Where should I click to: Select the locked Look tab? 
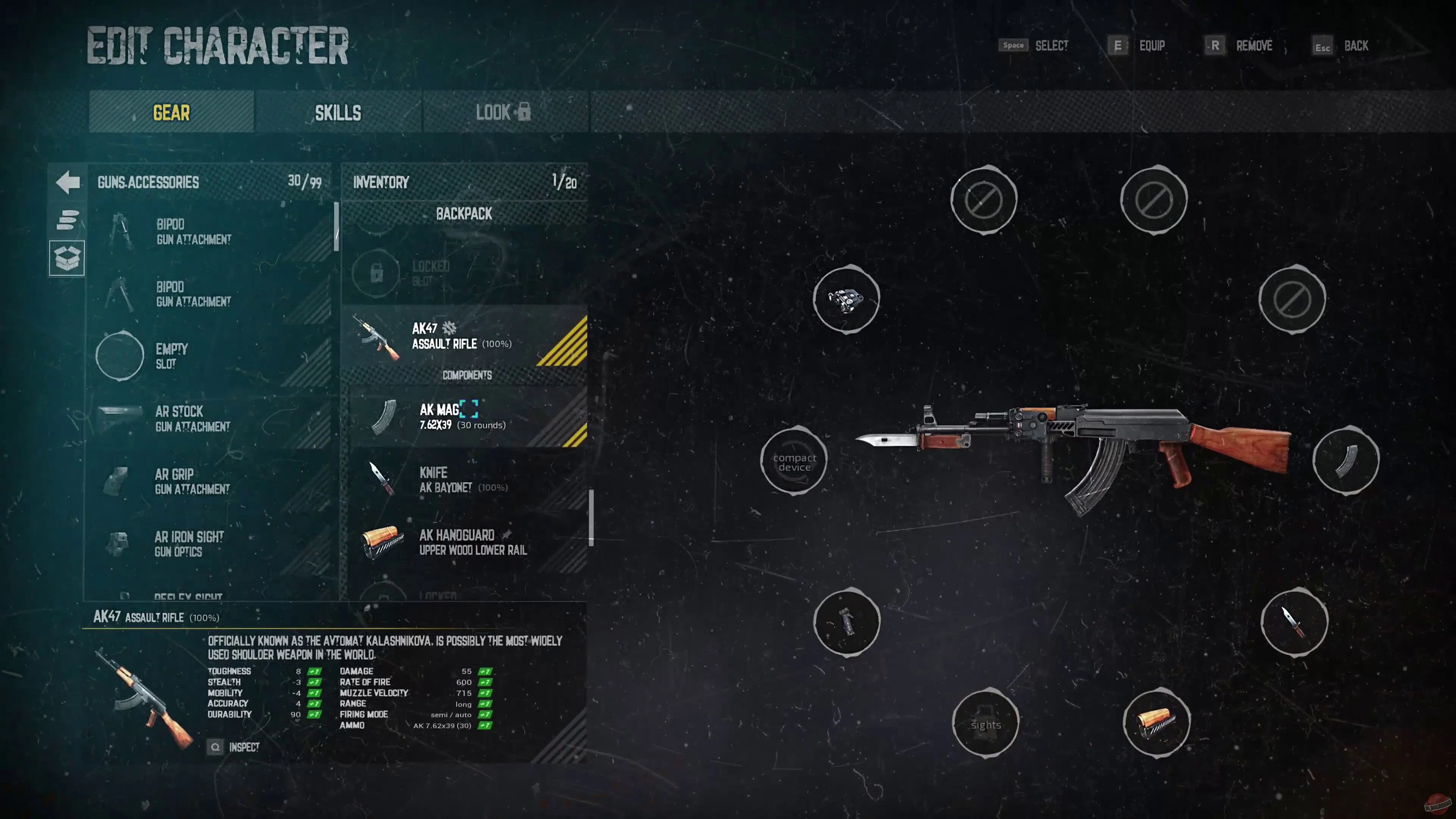[503, 113]
